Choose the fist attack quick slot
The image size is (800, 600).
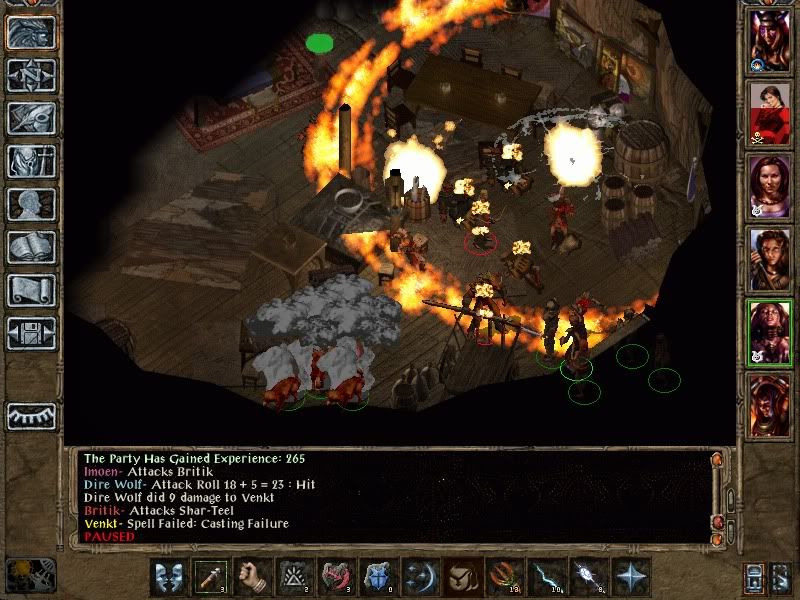[x=253, y=577]
